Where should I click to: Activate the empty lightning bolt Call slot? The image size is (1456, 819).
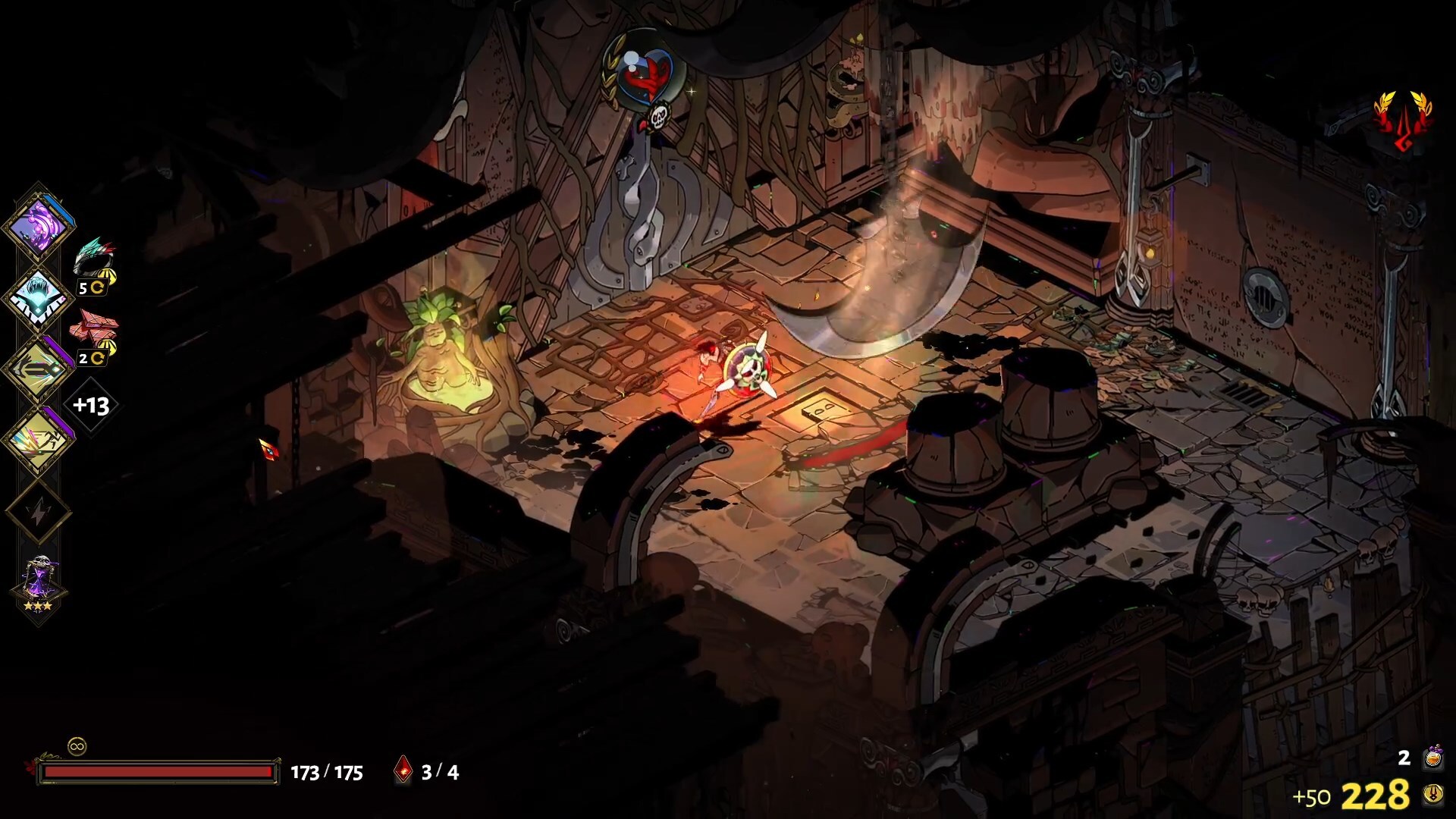(38, 513)
